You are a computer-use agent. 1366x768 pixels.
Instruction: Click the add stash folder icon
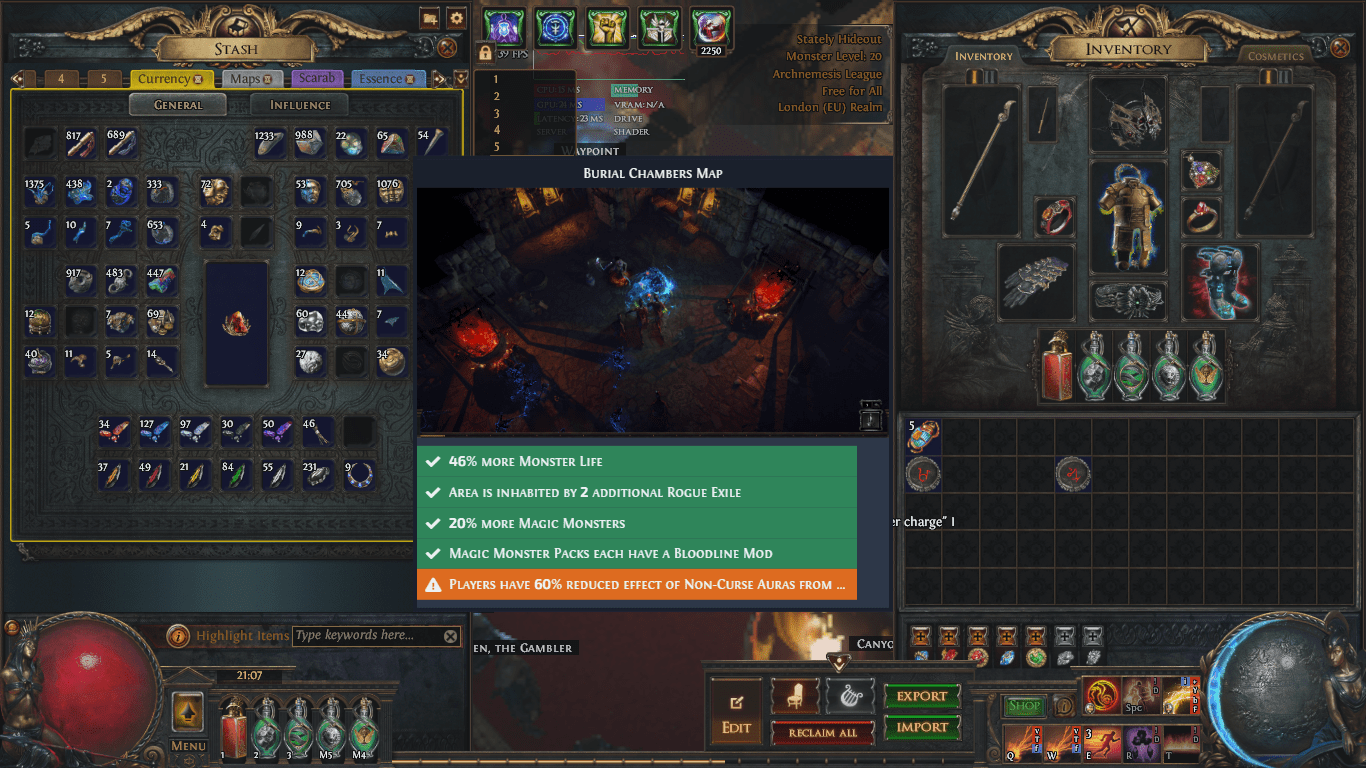click(430, 17)
